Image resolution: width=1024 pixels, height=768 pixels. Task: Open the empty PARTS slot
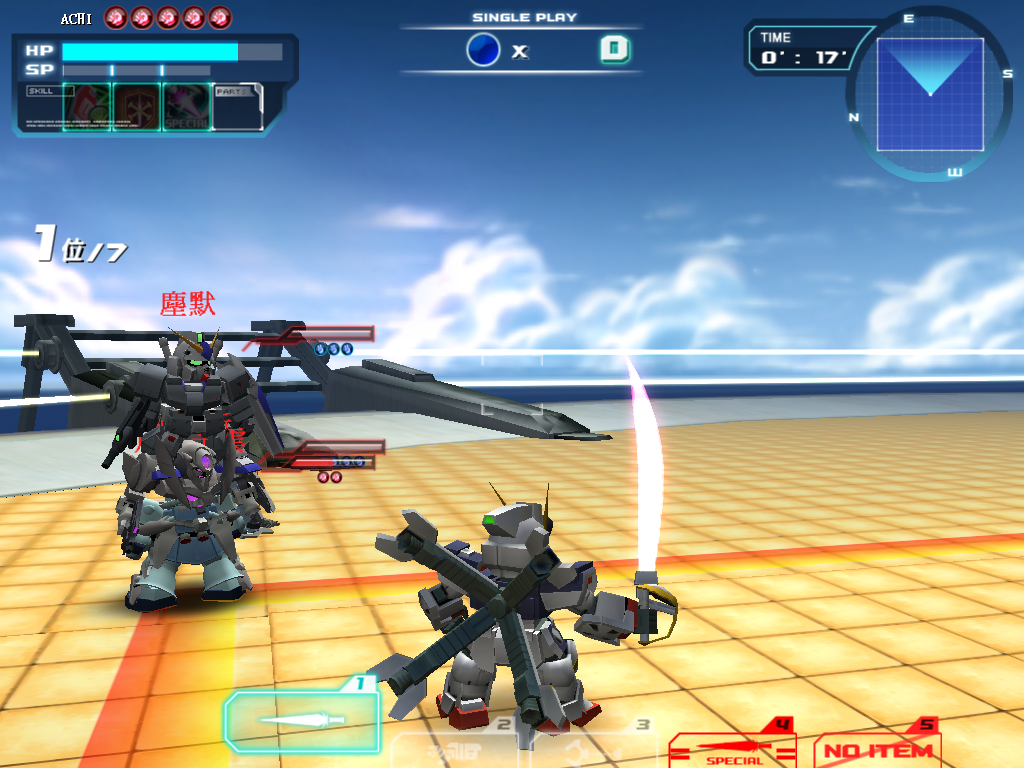[x=238, y=107]
